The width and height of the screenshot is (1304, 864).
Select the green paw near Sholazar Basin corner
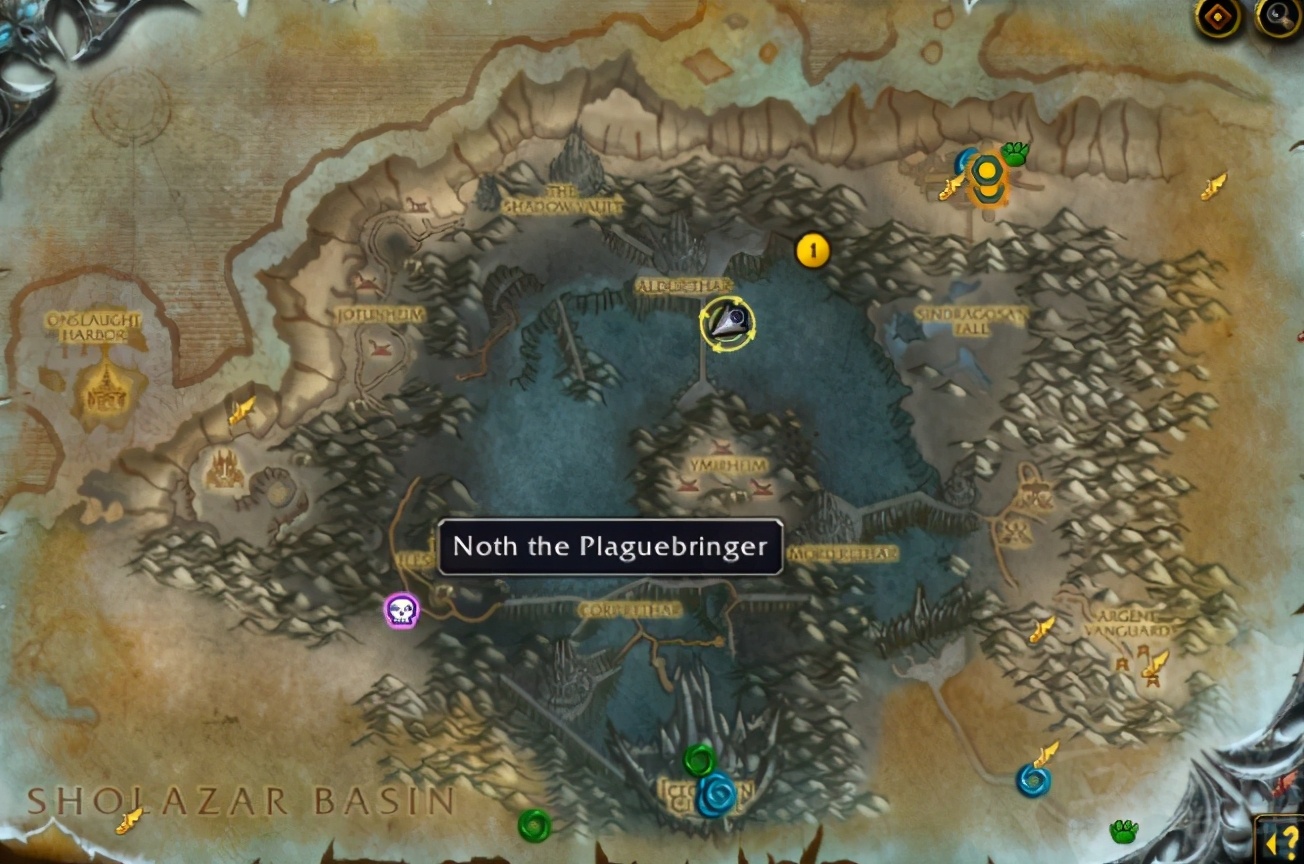(1125, 831)
